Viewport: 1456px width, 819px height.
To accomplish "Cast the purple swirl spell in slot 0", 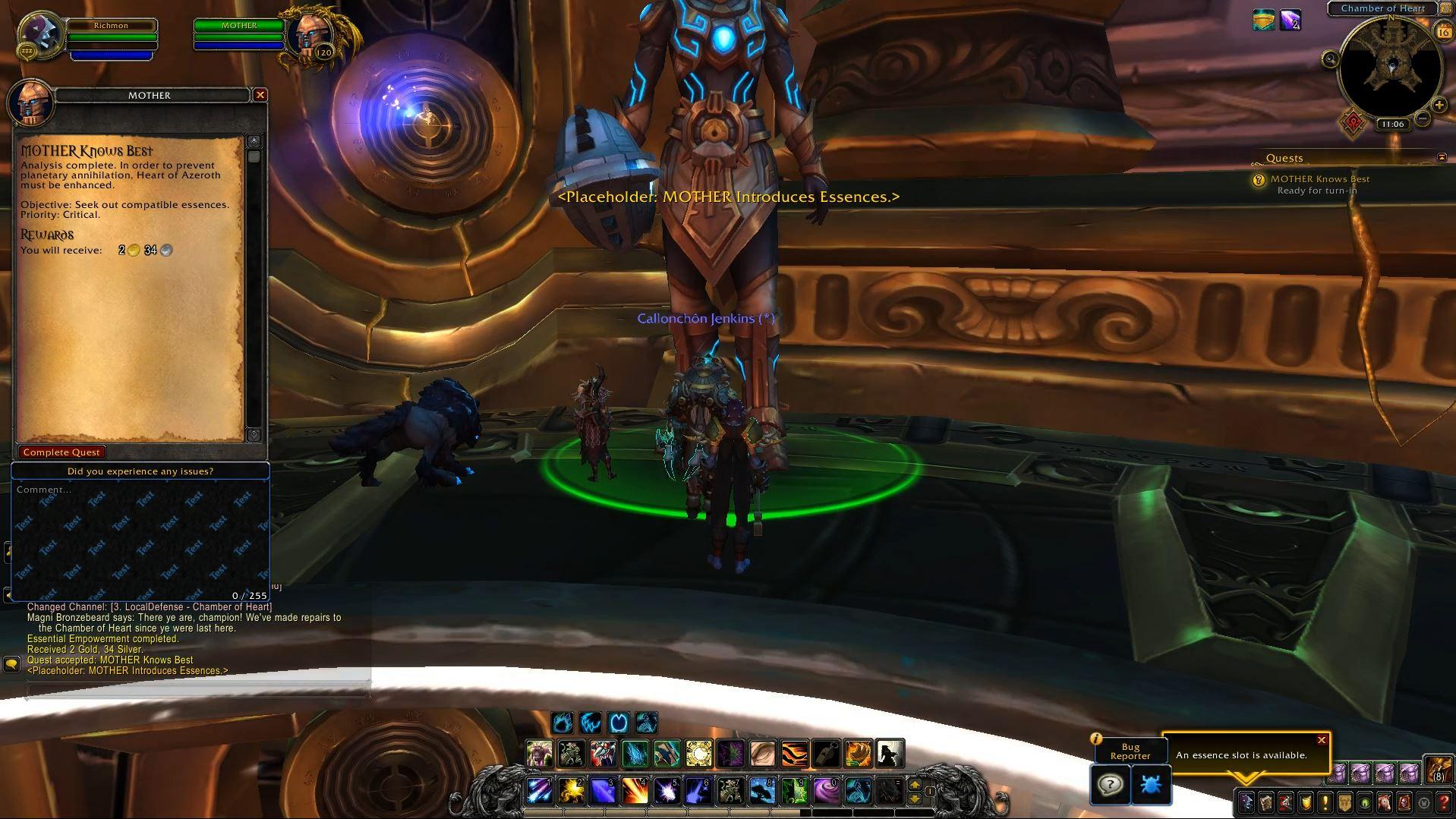I will pyautogui.click(x=826, y=791).
